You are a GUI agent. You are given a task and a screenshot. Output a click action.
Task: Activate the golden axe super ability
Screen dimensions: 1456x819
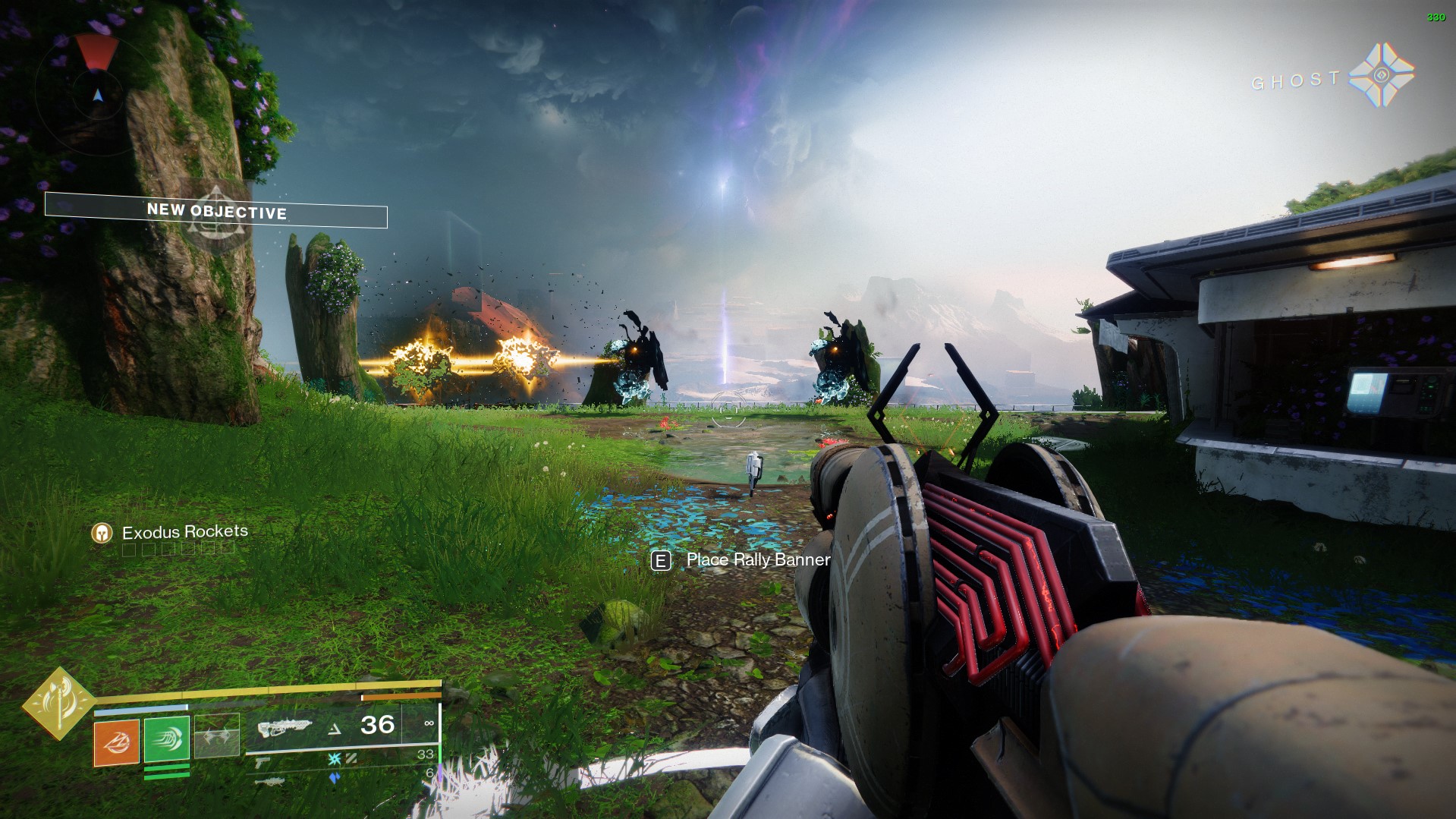(x=58, y=703)
